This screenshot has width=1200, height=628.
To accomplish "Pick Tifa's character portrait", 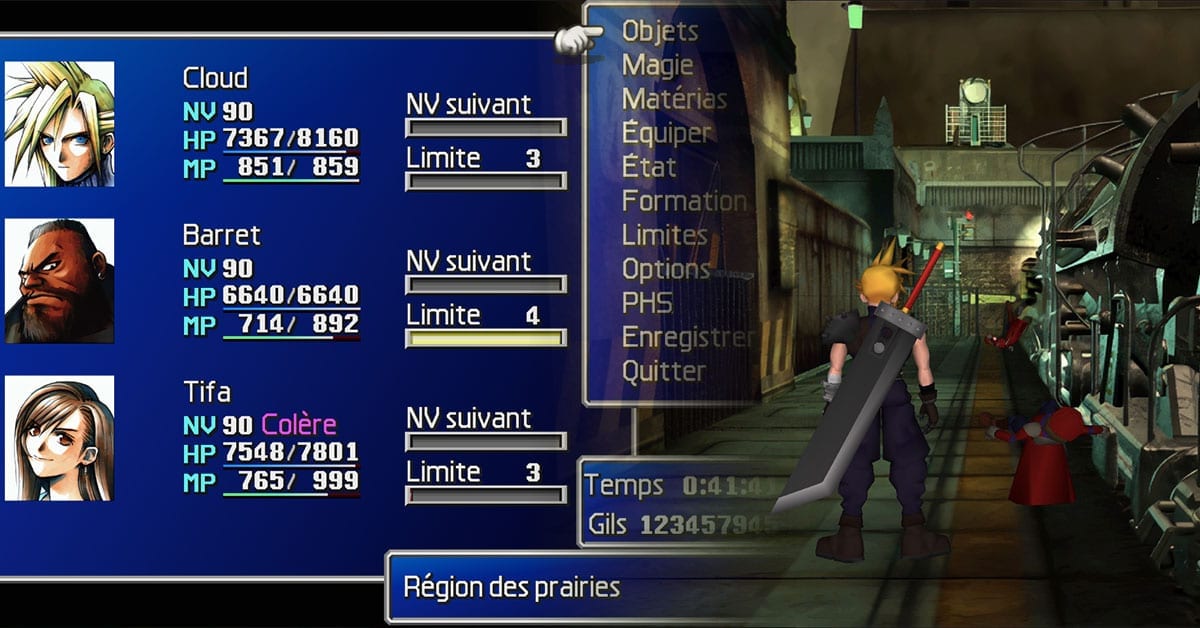I will pos(60,438).
